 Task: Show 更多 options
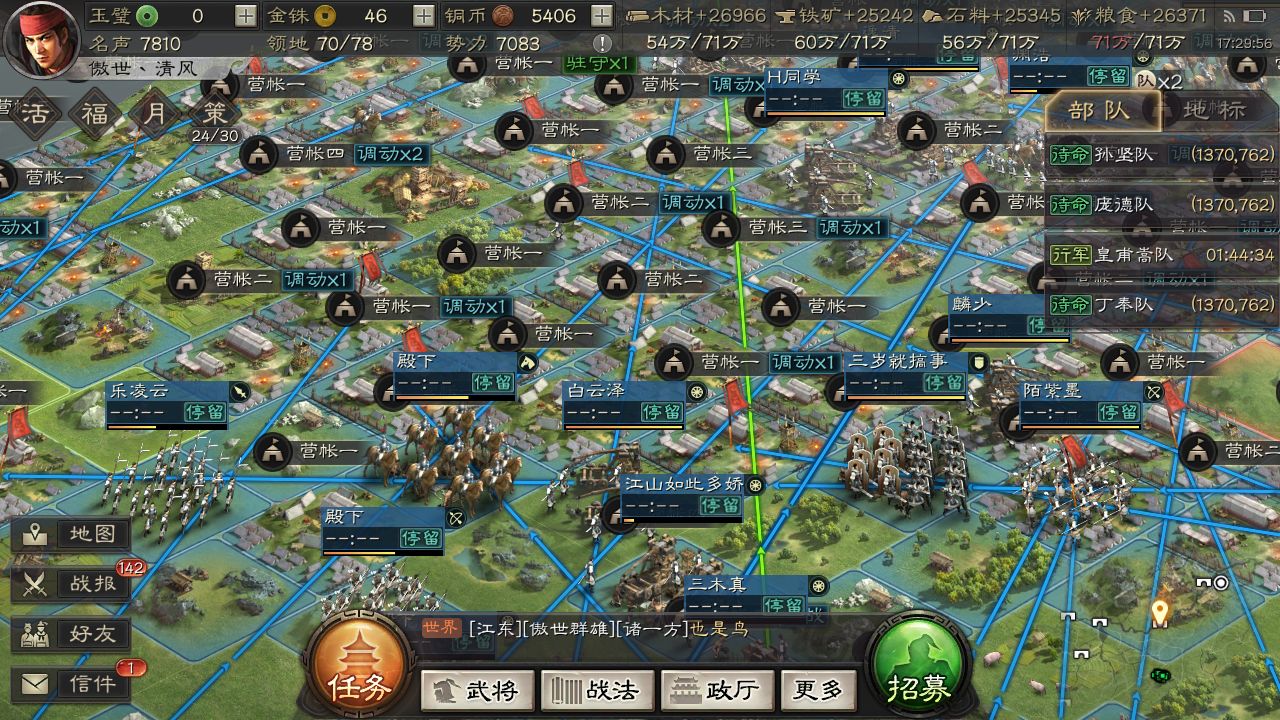[819, 690]
